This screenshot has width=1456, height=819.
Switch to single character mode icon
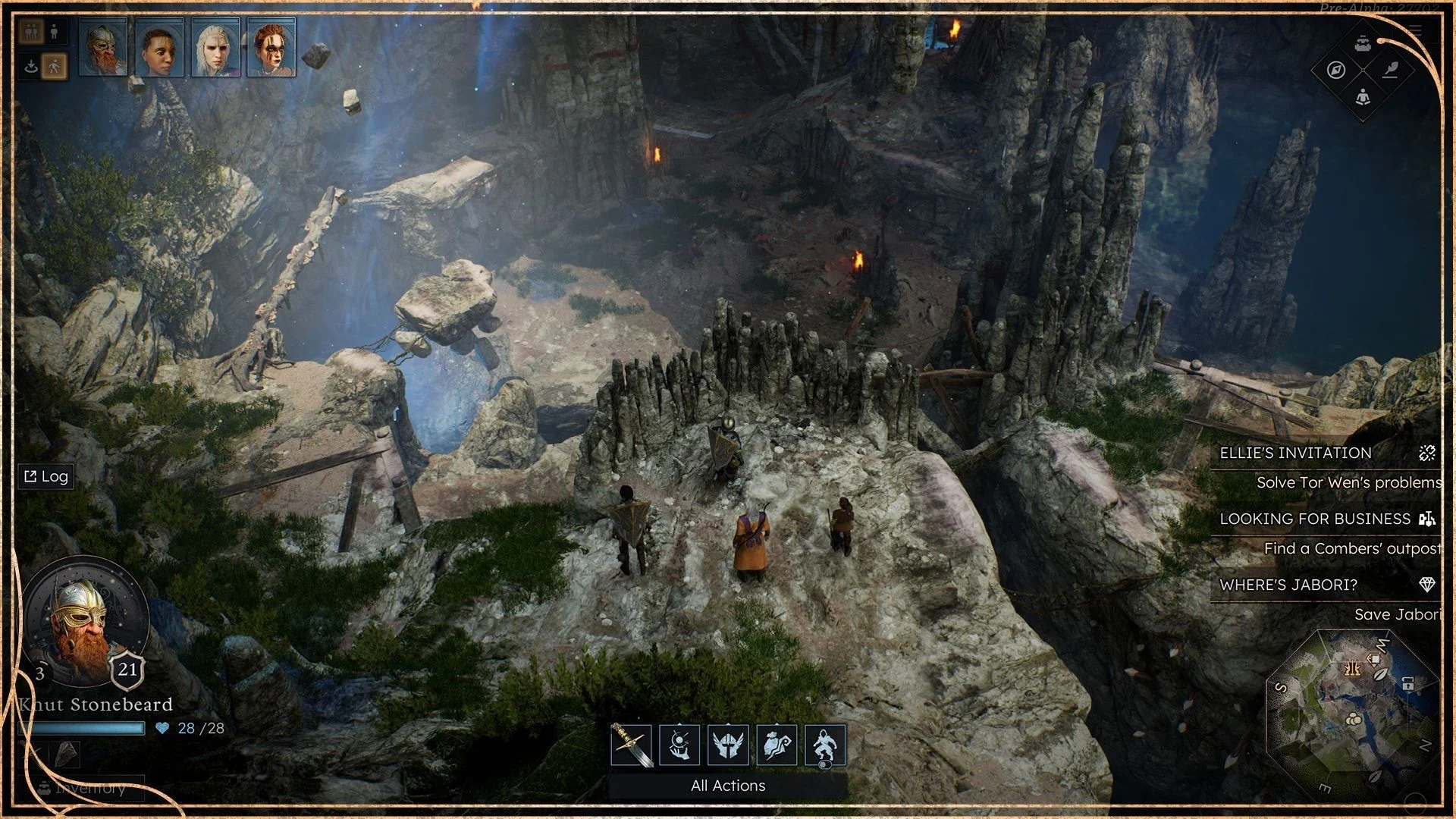[x=54, y=32]
